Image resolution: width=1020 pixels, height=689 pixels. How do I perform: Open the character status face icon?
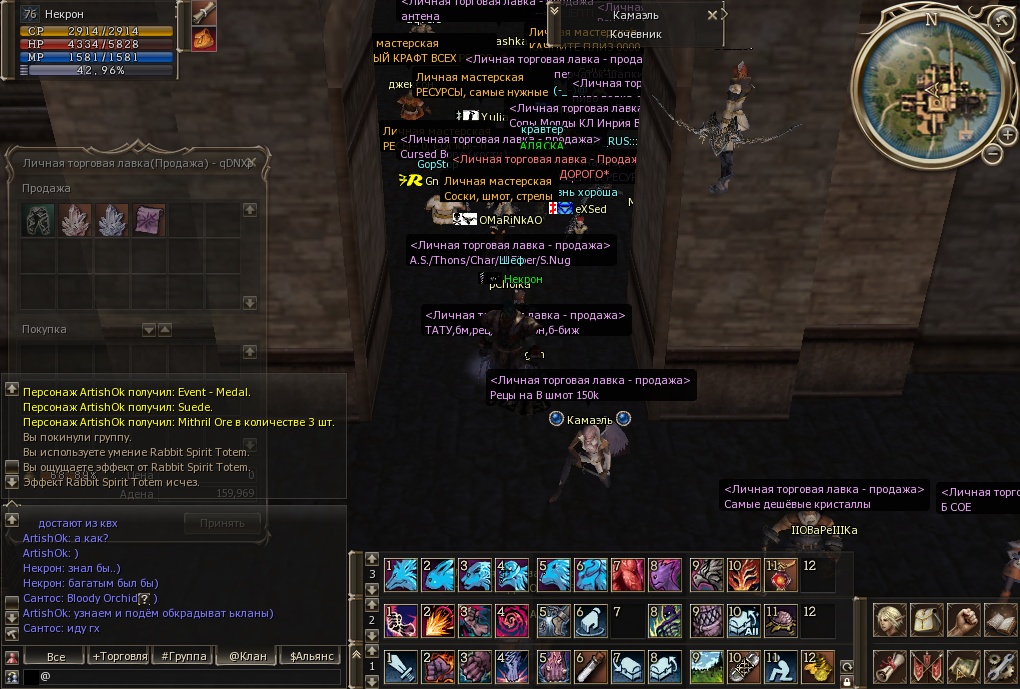889,620
